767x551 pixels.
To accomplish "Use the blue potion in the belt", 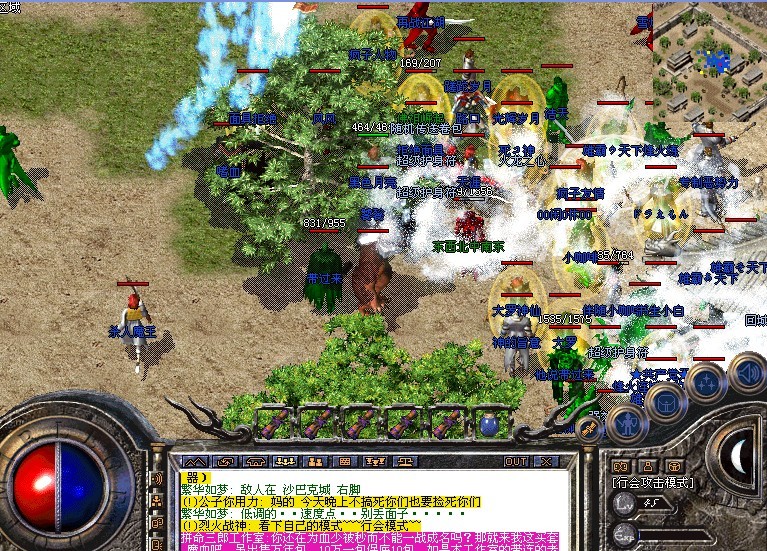I will 488,423.
